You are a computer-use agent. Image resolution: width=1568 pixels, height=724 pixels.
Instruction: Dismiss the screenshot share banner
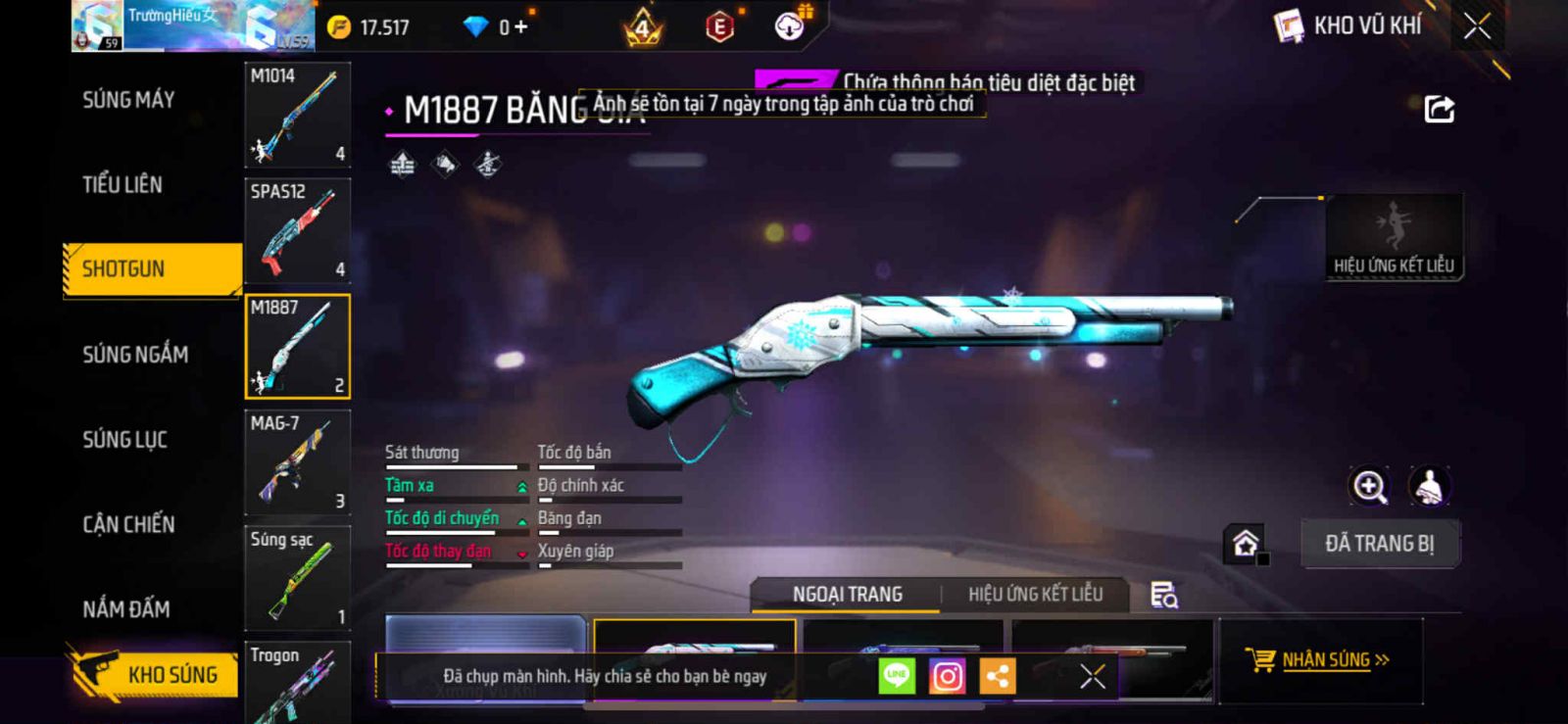pyautogui.click(x=1092, y=676)
